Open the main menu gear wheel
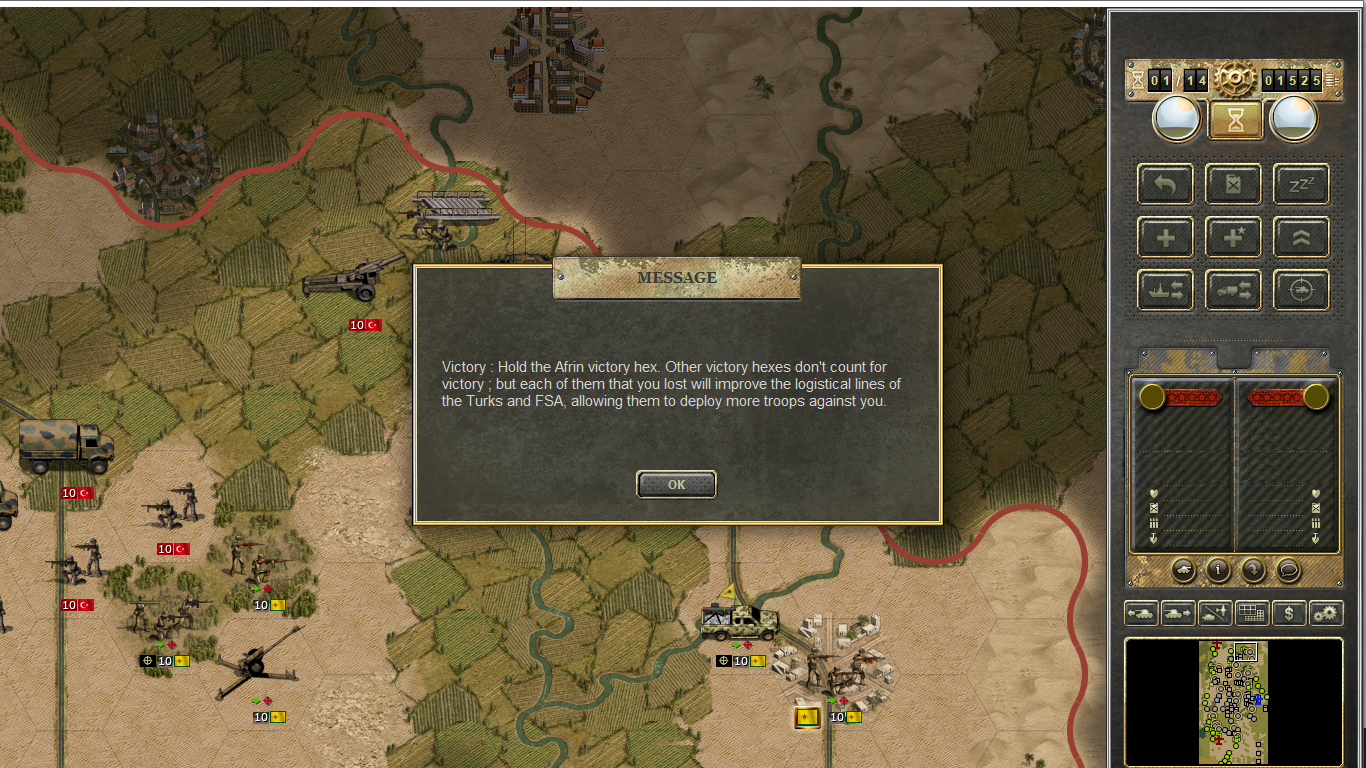This screenshot has width=1366, height=768. pyautogui.click(x=1235, y=78)
